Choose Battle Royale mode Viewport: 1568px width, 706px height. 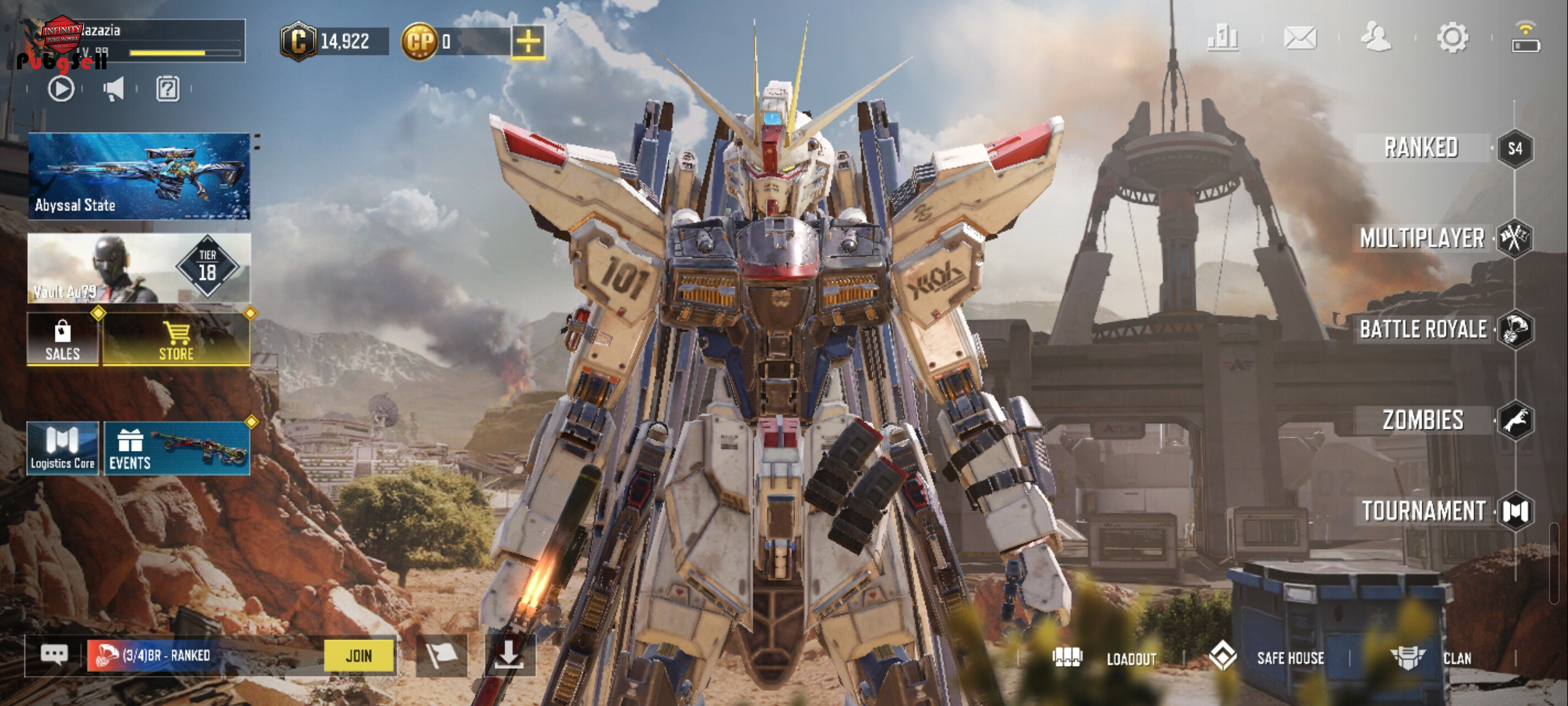[1423, 329]
